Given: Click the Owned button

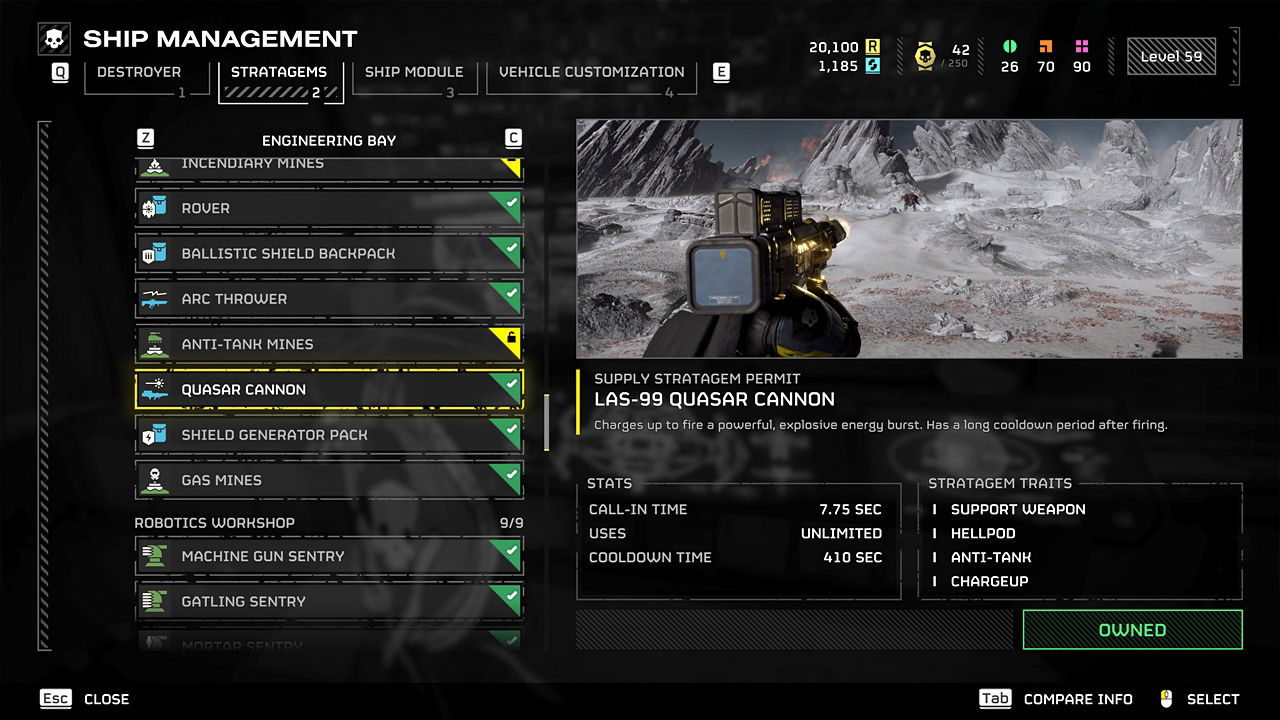Looking at the screenshot, I should tap(1132, 630).
